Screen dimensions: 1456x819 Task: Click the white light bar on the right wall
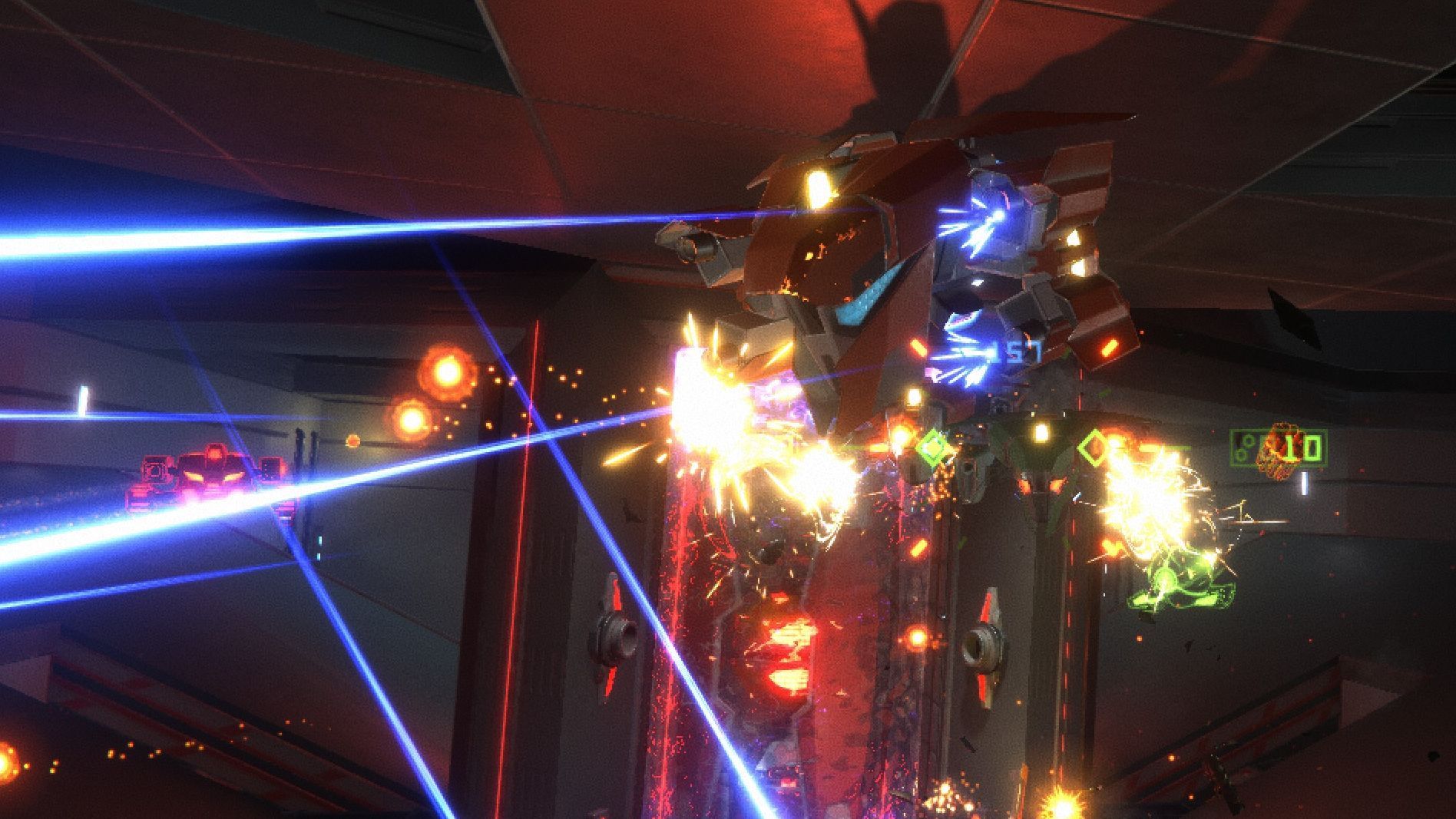pyautogui.click(x=1304, y=484)
